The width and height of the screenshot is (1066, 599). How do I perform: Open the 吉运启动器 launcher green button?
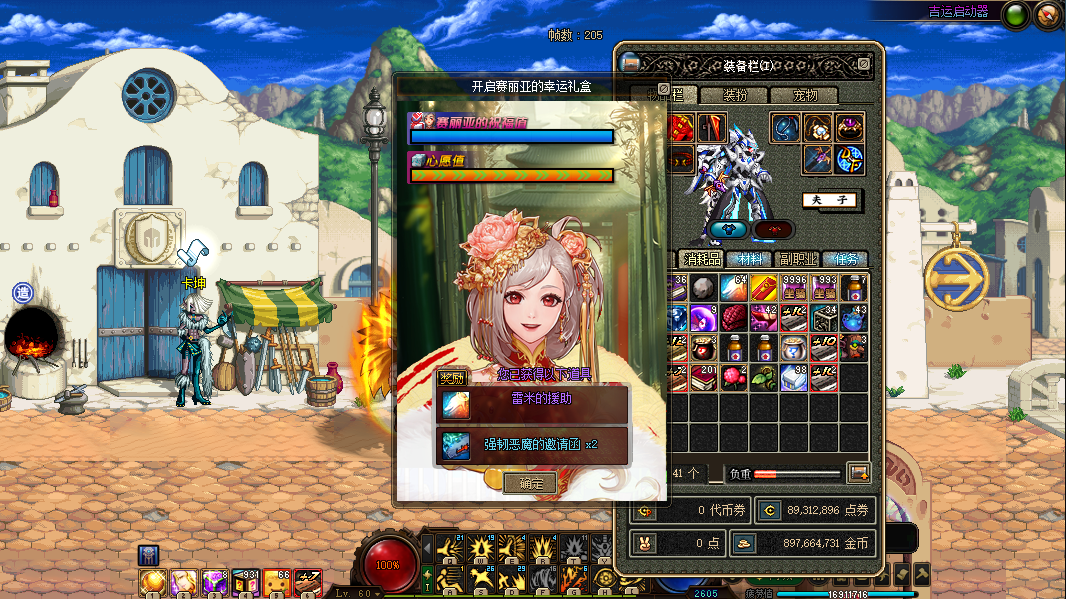pyautogui.click(x=1015, y=15)
